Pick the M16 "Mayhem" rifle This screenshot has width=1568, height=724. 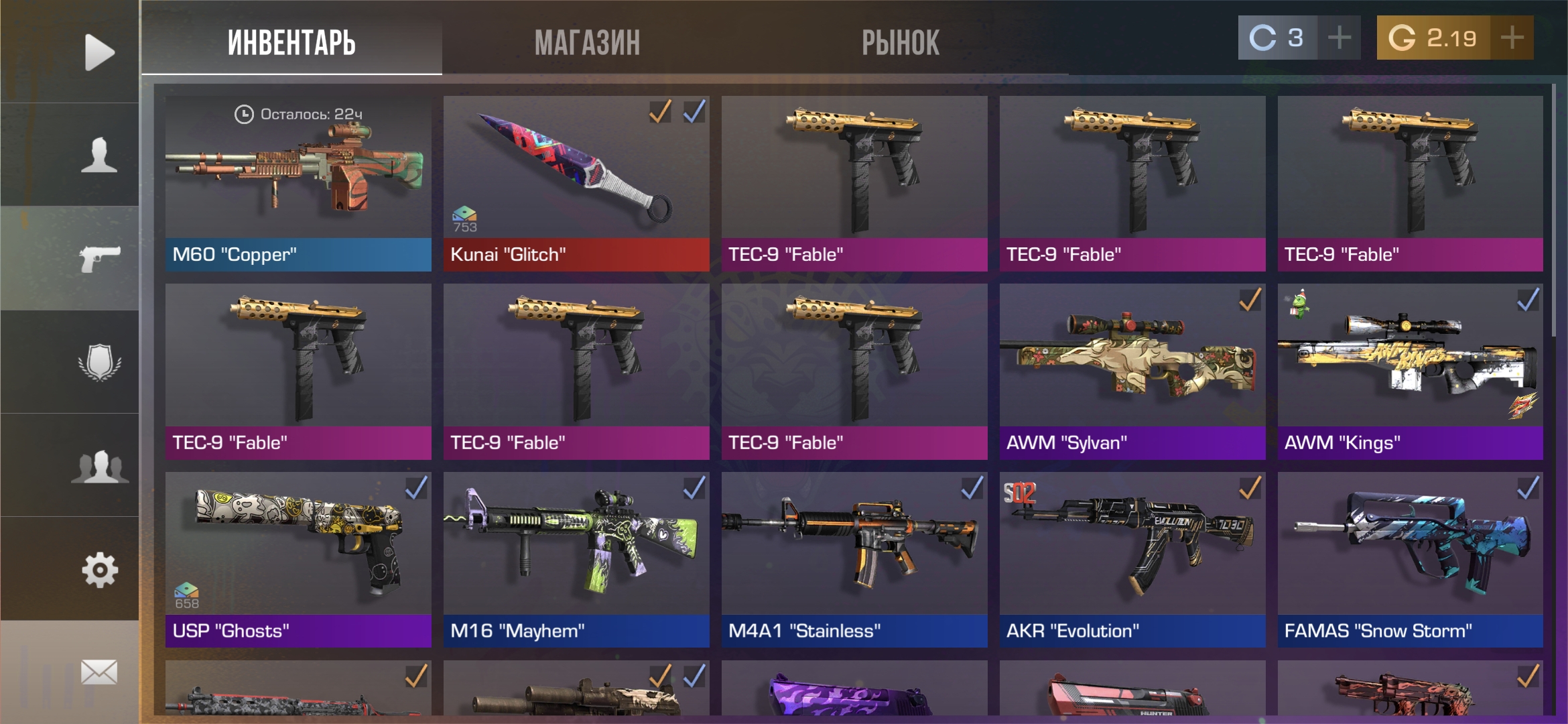tap(576, 560)
